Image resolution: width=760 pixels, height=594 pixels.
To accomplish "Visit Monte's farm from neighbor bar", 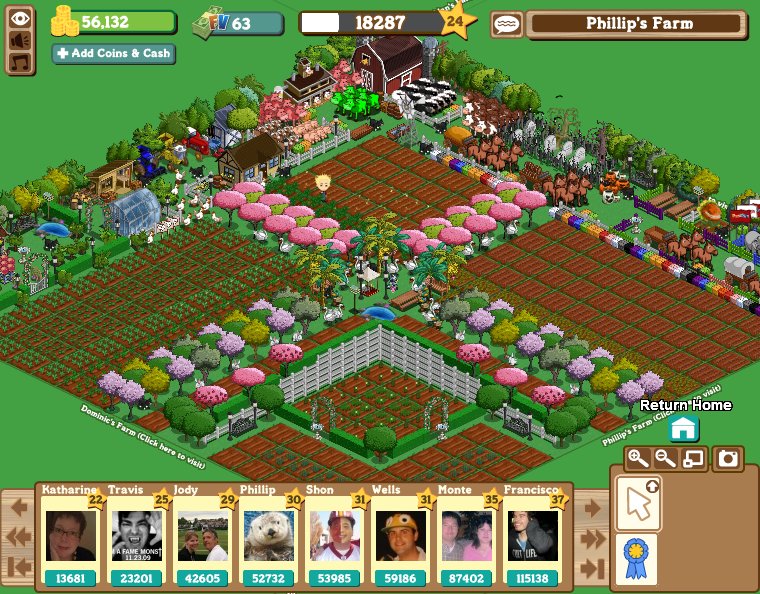I will (x=467, y=537).
